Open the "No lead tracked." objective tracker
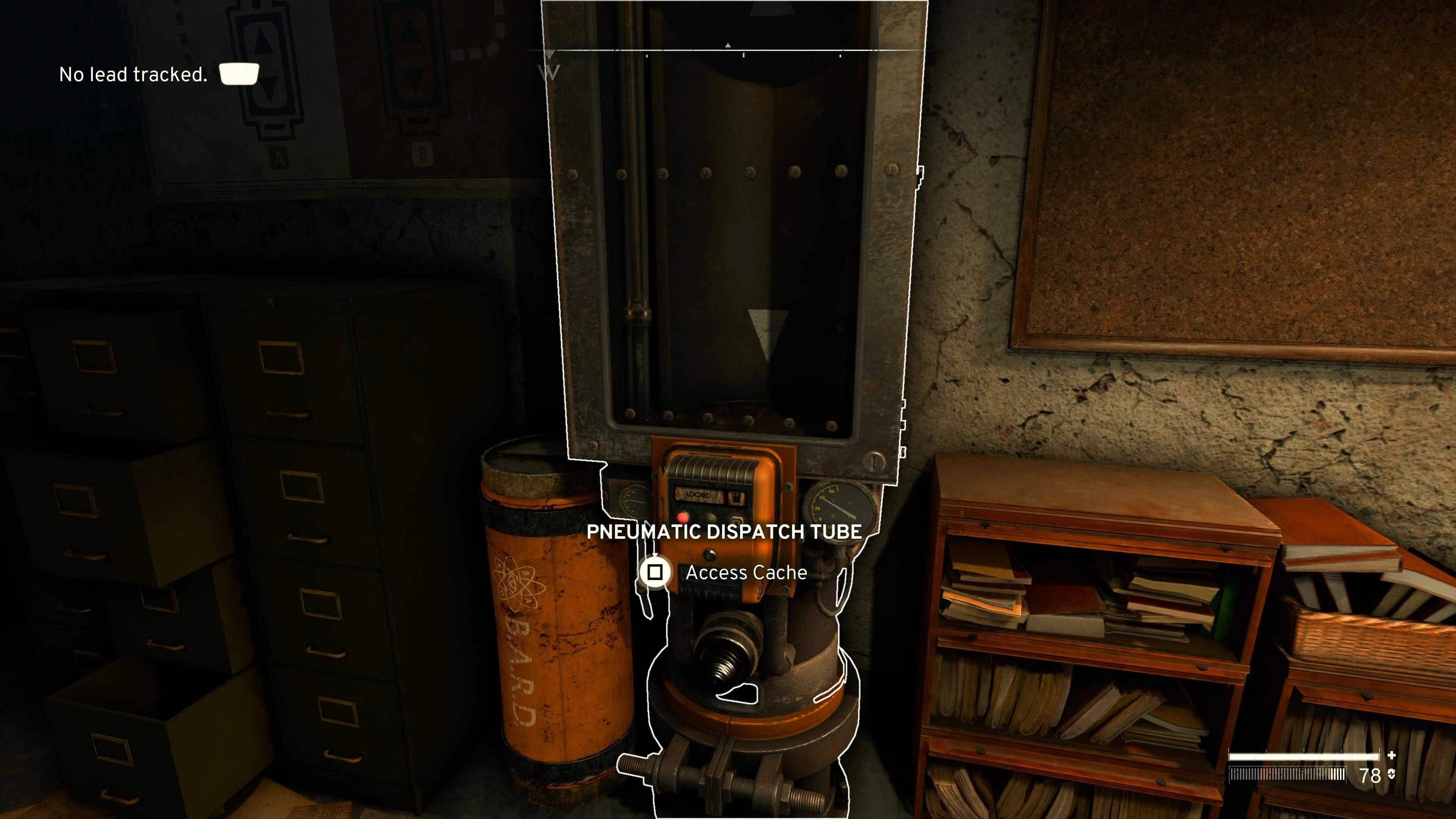Screen dimensions: 1456x819 click(133, 75)
